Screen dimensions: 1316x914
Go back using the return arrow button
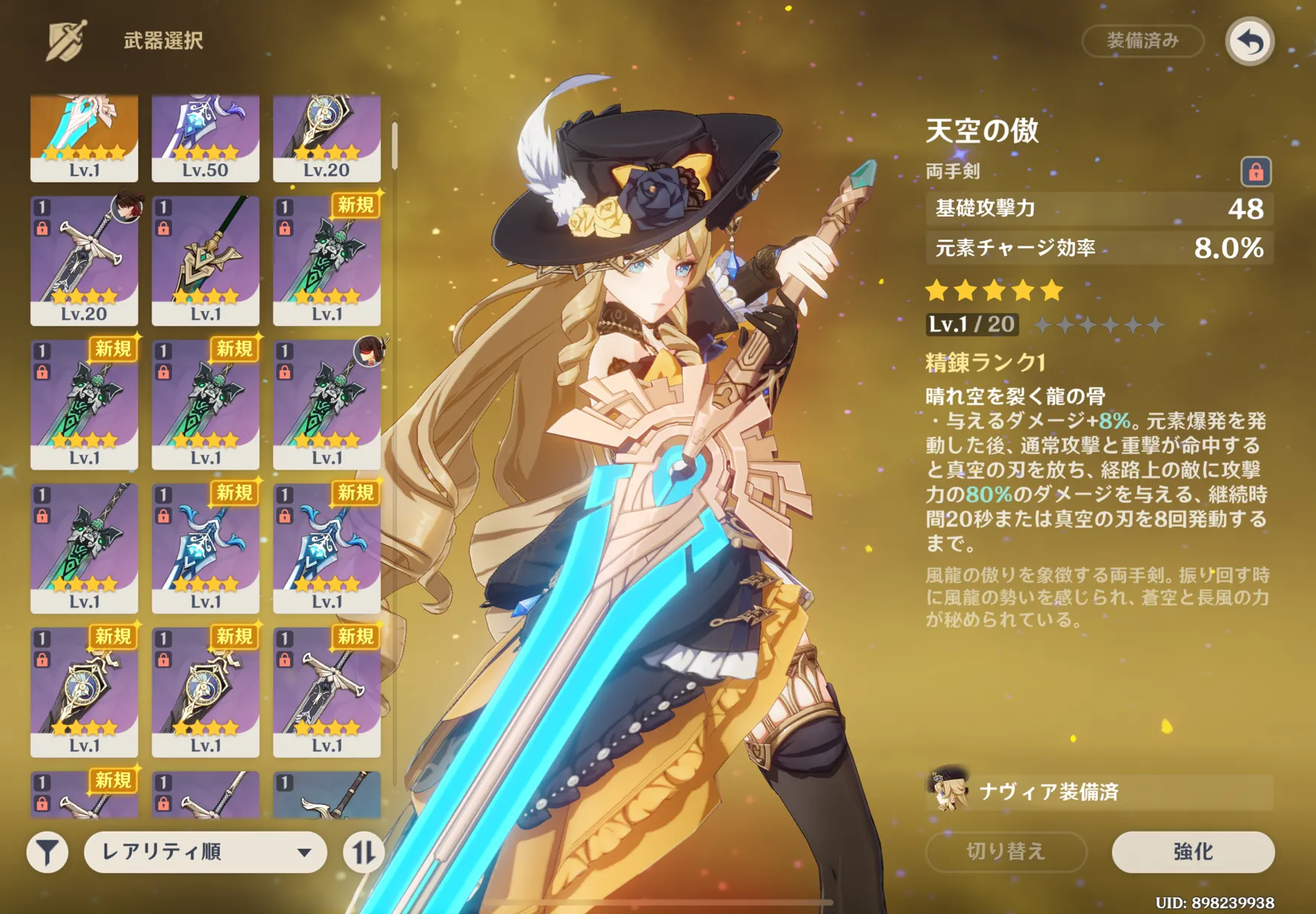tap(1249, 42)
